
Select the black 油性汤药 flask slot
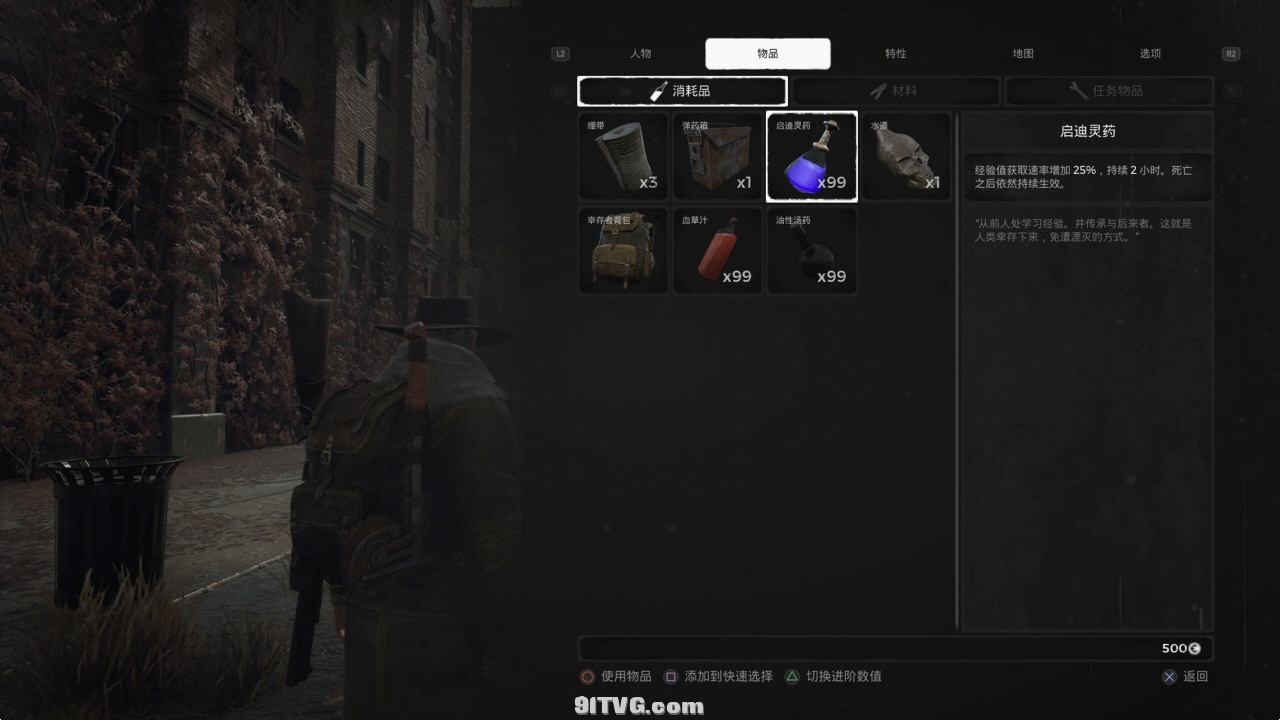(x=811, y=251)
